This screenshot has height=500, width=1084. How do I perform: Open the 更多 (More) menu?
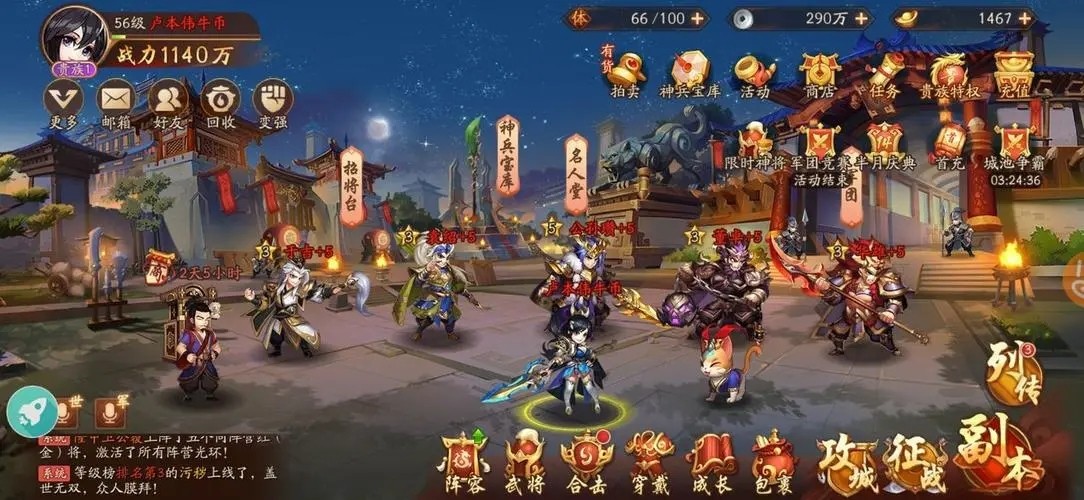[63, 99]
